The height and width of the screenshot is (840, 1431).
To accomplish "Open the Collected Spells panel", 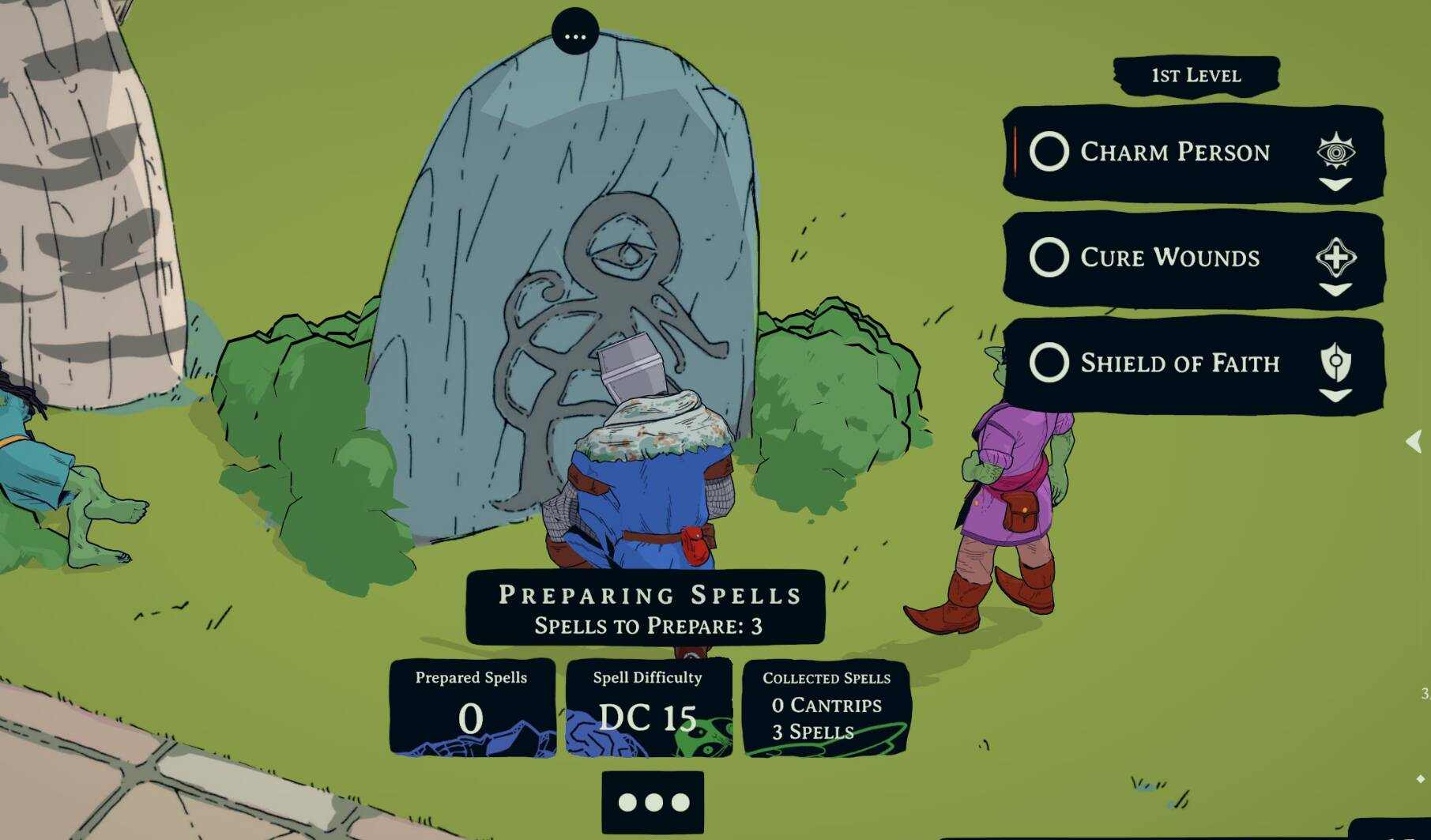I will (827, 707).
